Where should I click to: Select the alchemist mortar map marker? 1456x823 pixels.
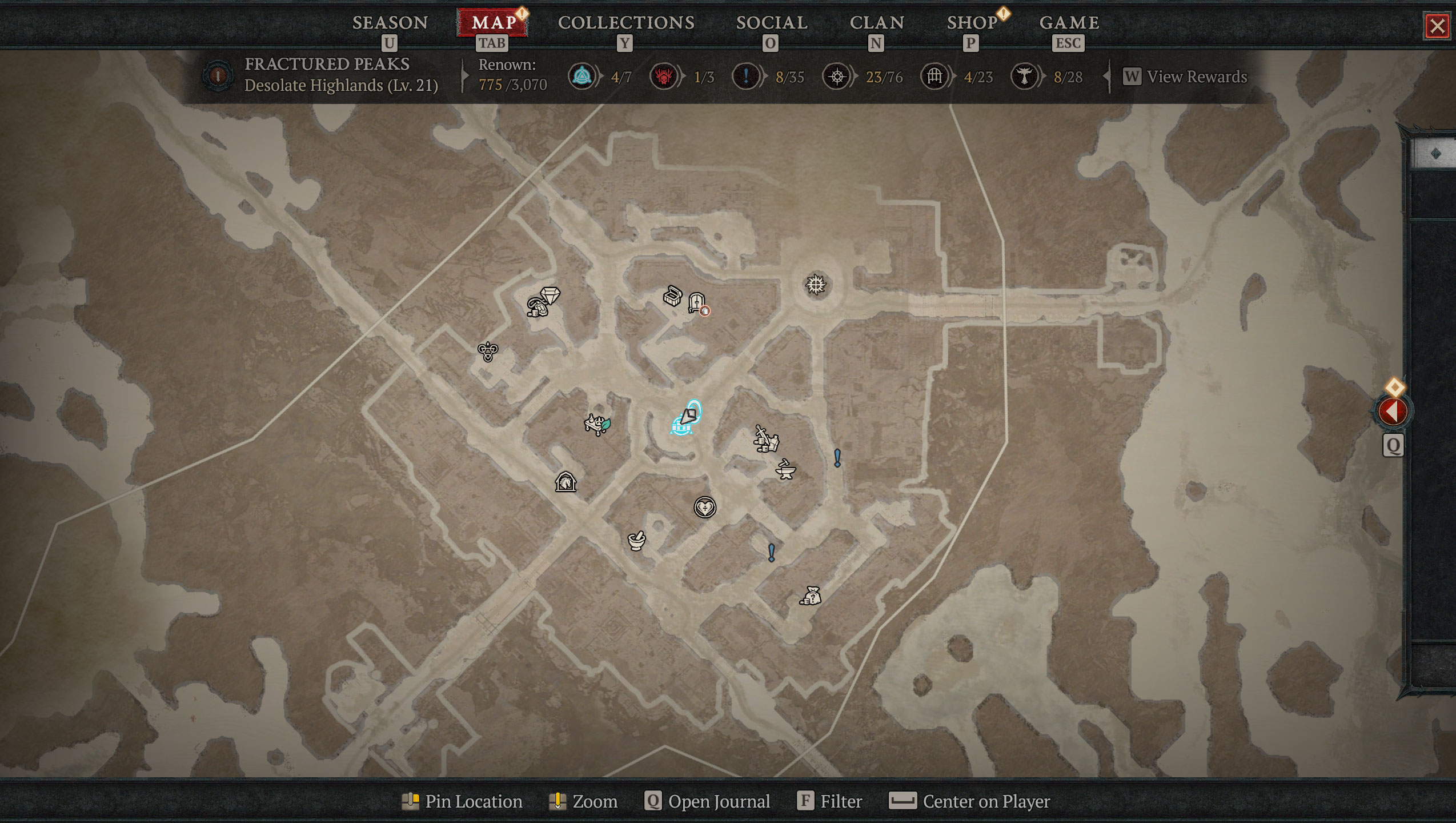pyautogui.click(x=636, y=540)
